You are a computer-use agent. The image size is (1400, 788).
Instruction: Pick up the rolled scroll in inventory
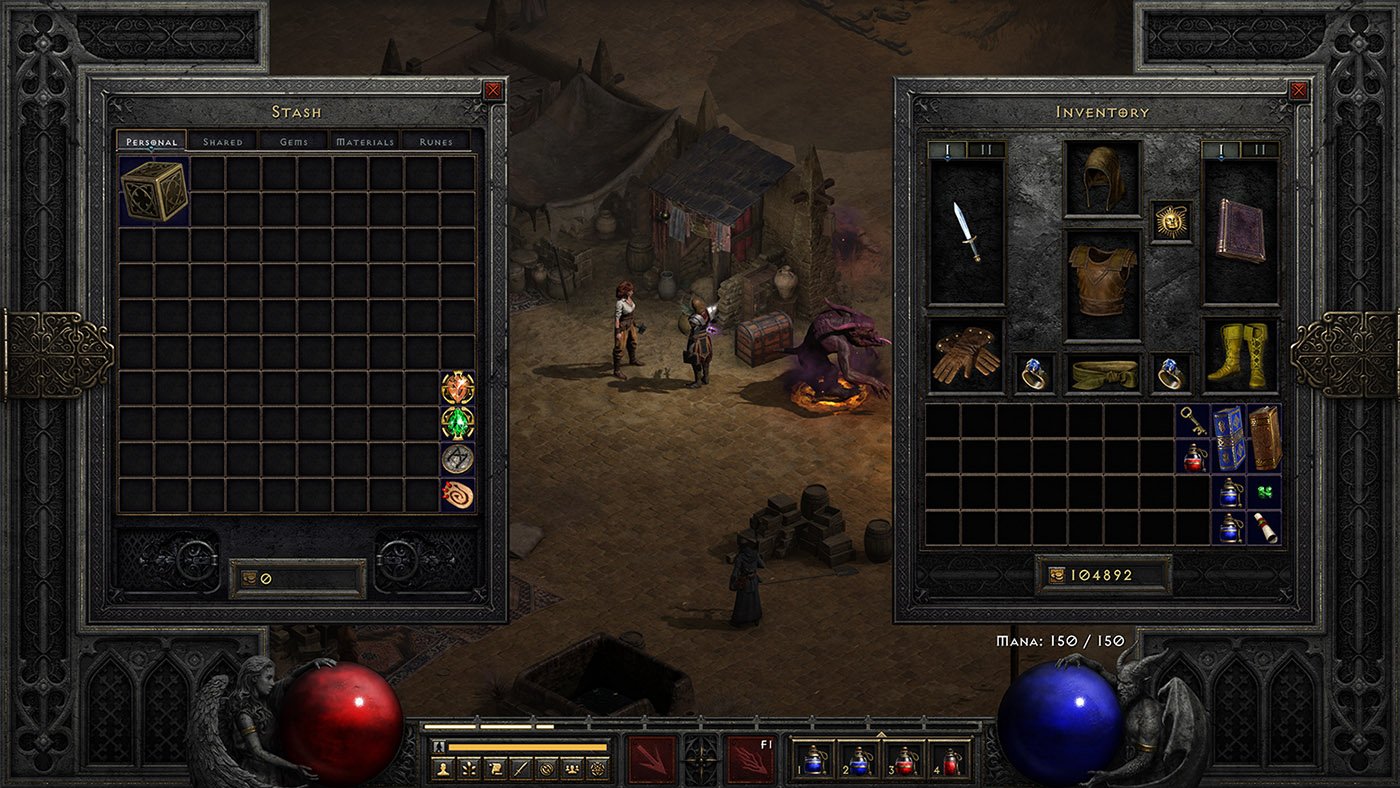1264,527
